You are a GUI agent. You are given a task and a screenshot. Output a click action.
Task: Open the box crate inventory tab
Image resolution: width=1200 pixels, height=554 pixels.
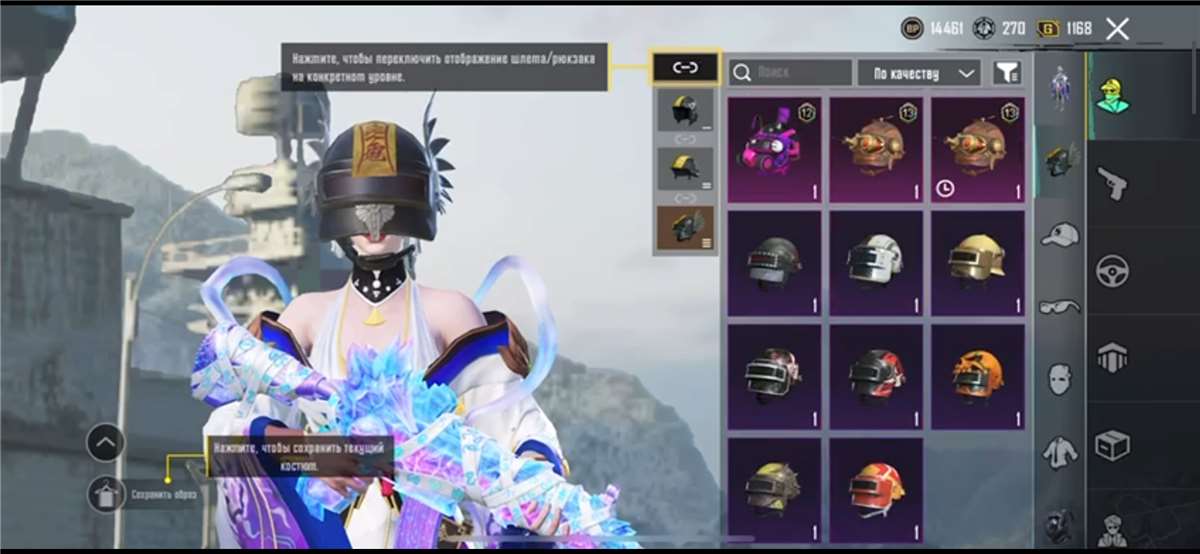coord(1112,445)
